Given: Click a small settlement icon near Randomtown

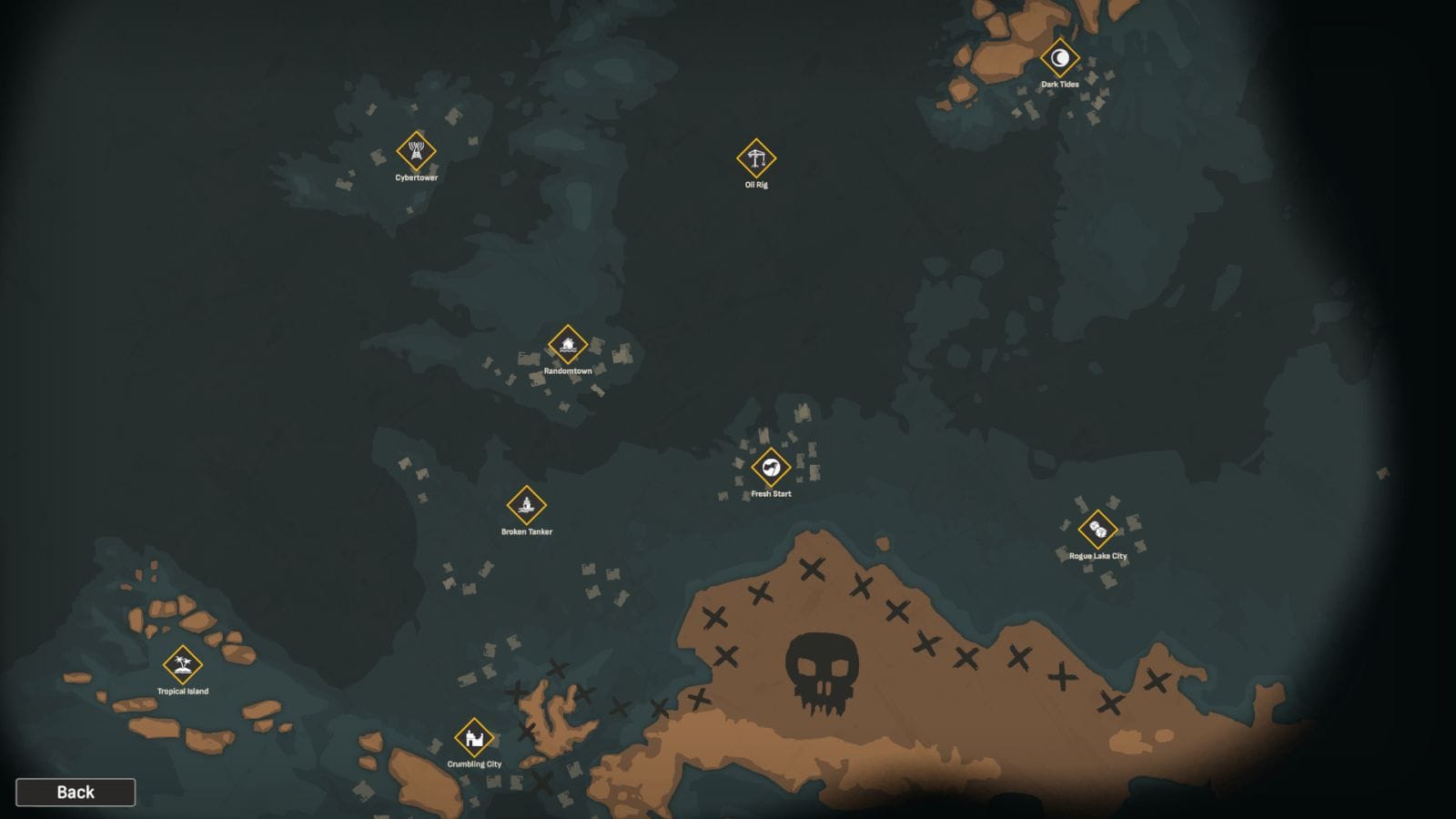Looking at the screenshot, I should tap(622, 353).
